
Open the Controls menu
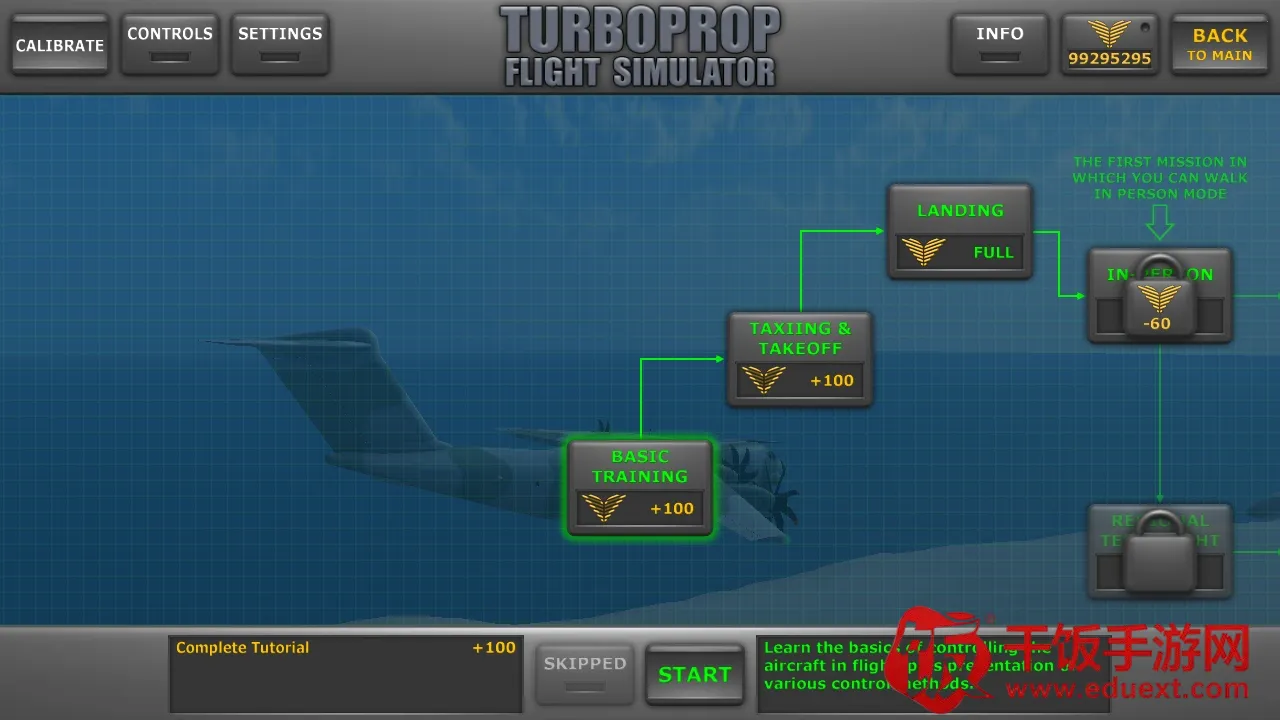coord(170,45)
